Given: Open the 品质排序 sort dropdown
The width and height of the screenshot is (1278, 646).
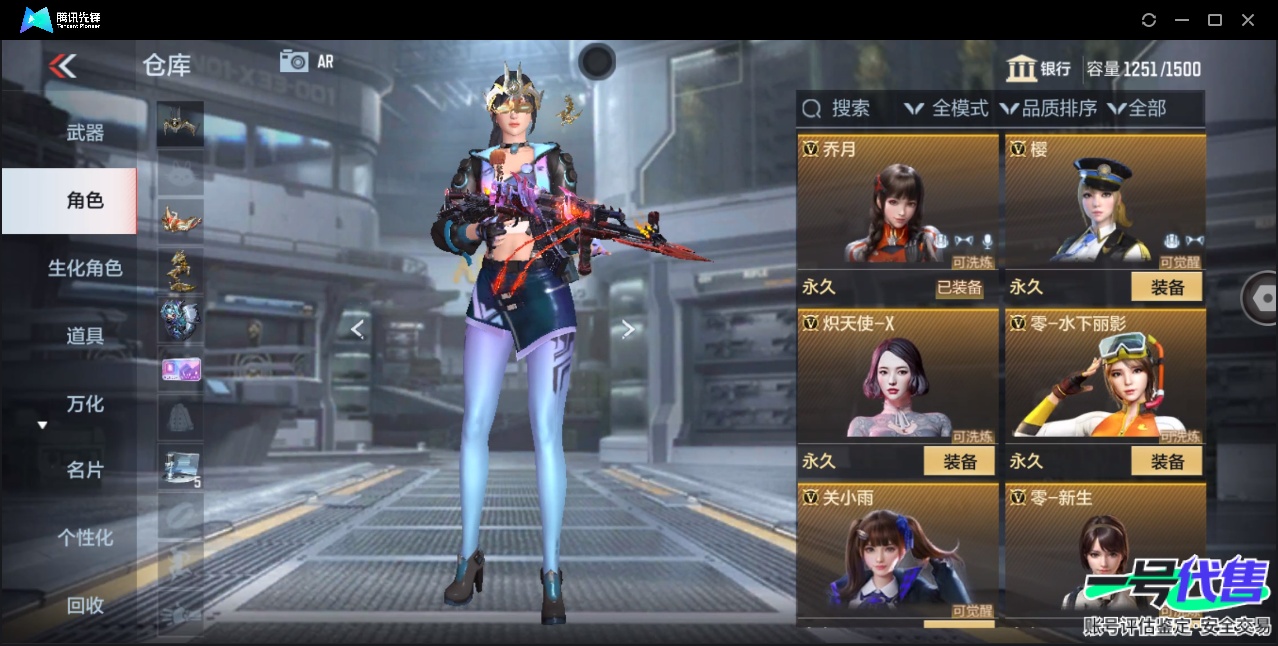Looking at the screenshot, I should click(x=1049, y=109).
